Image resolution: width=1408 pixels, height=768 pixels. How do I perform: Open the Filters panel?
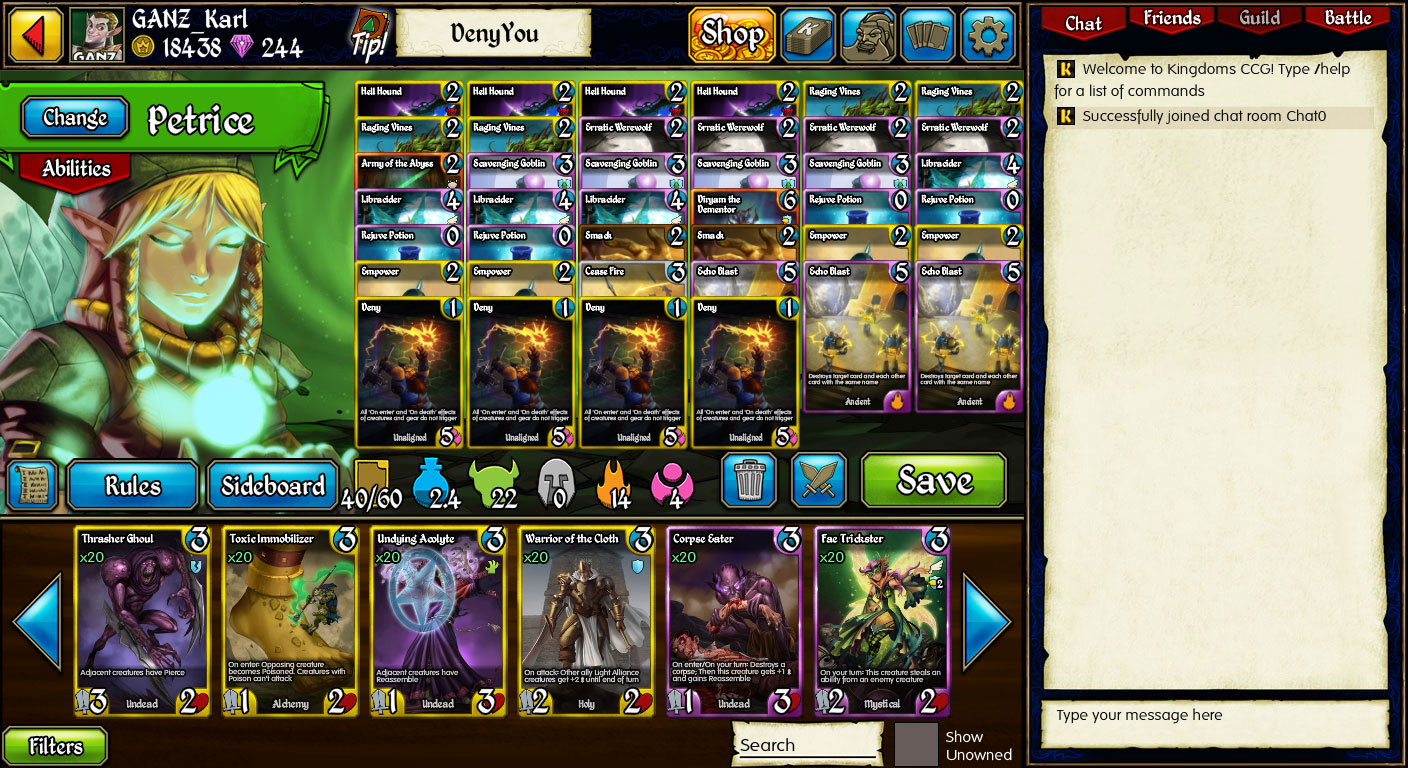pyautogui.click(x=55, y=746)
